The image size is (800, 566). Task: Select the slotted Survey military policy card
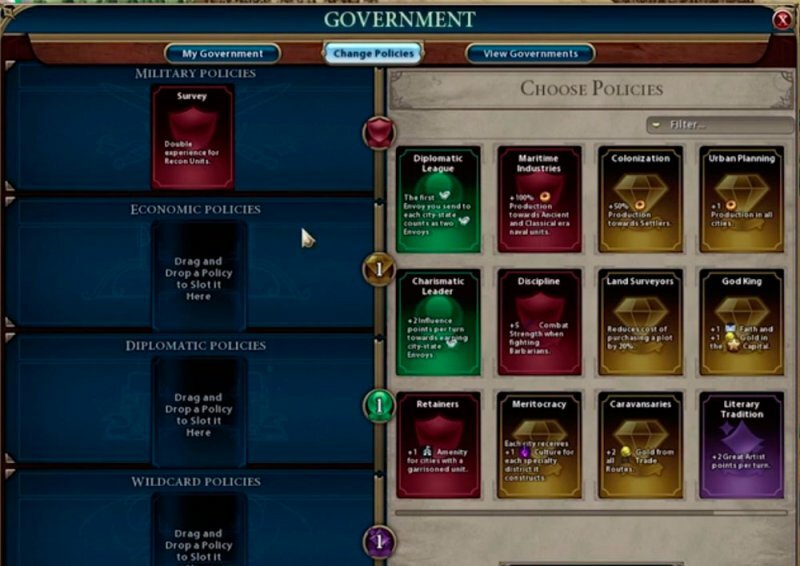point(192,137)
